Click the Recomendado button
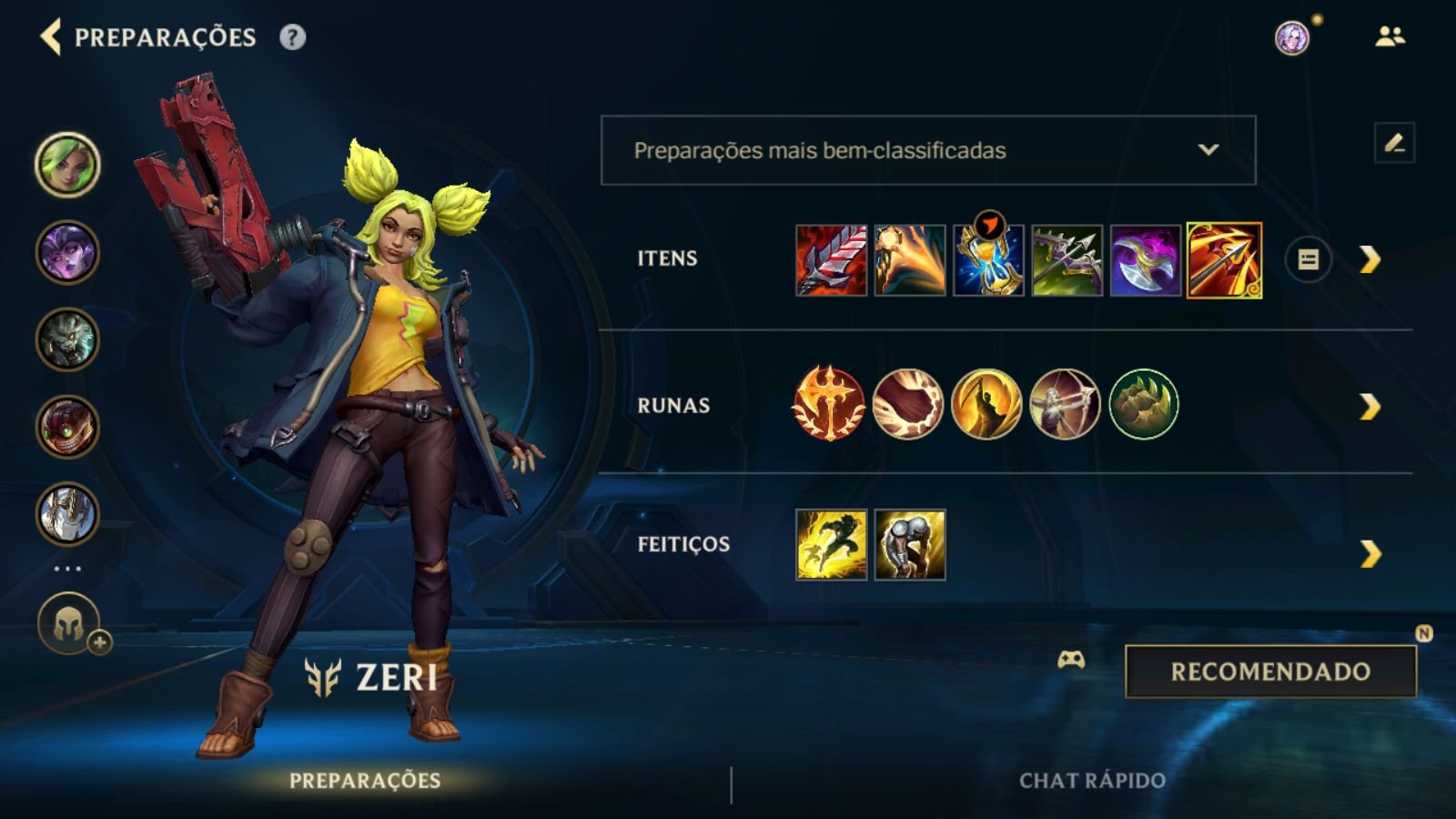 click(x=1270, y=672)
